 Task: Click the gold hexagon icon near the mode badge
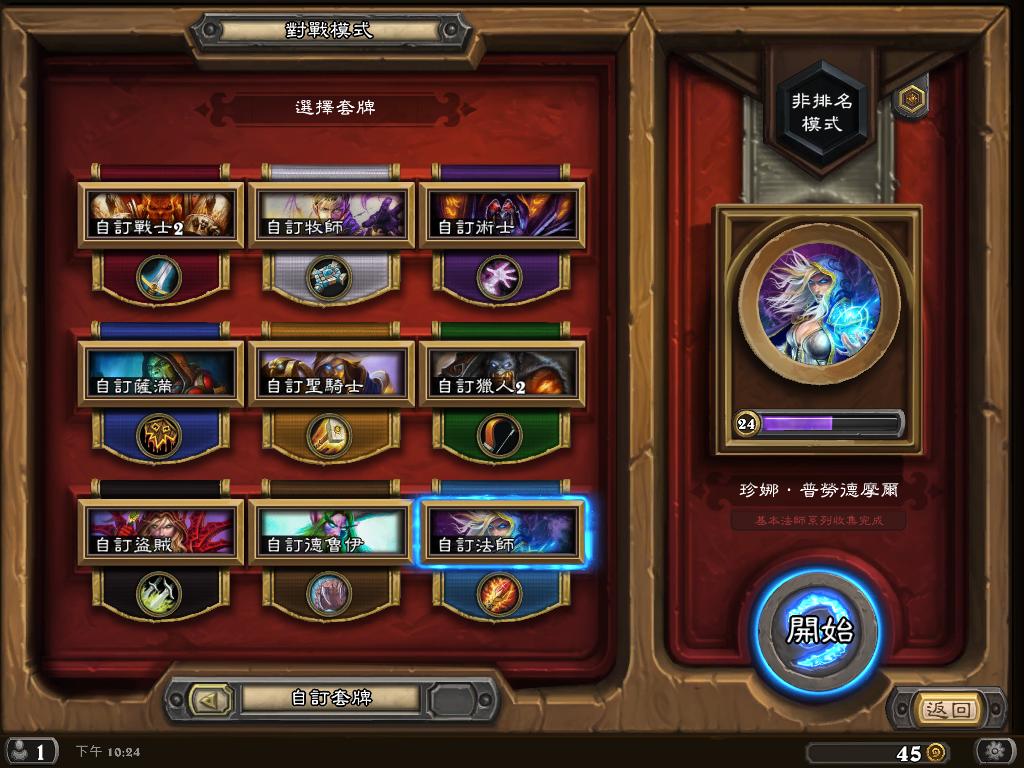coord(911,99)
